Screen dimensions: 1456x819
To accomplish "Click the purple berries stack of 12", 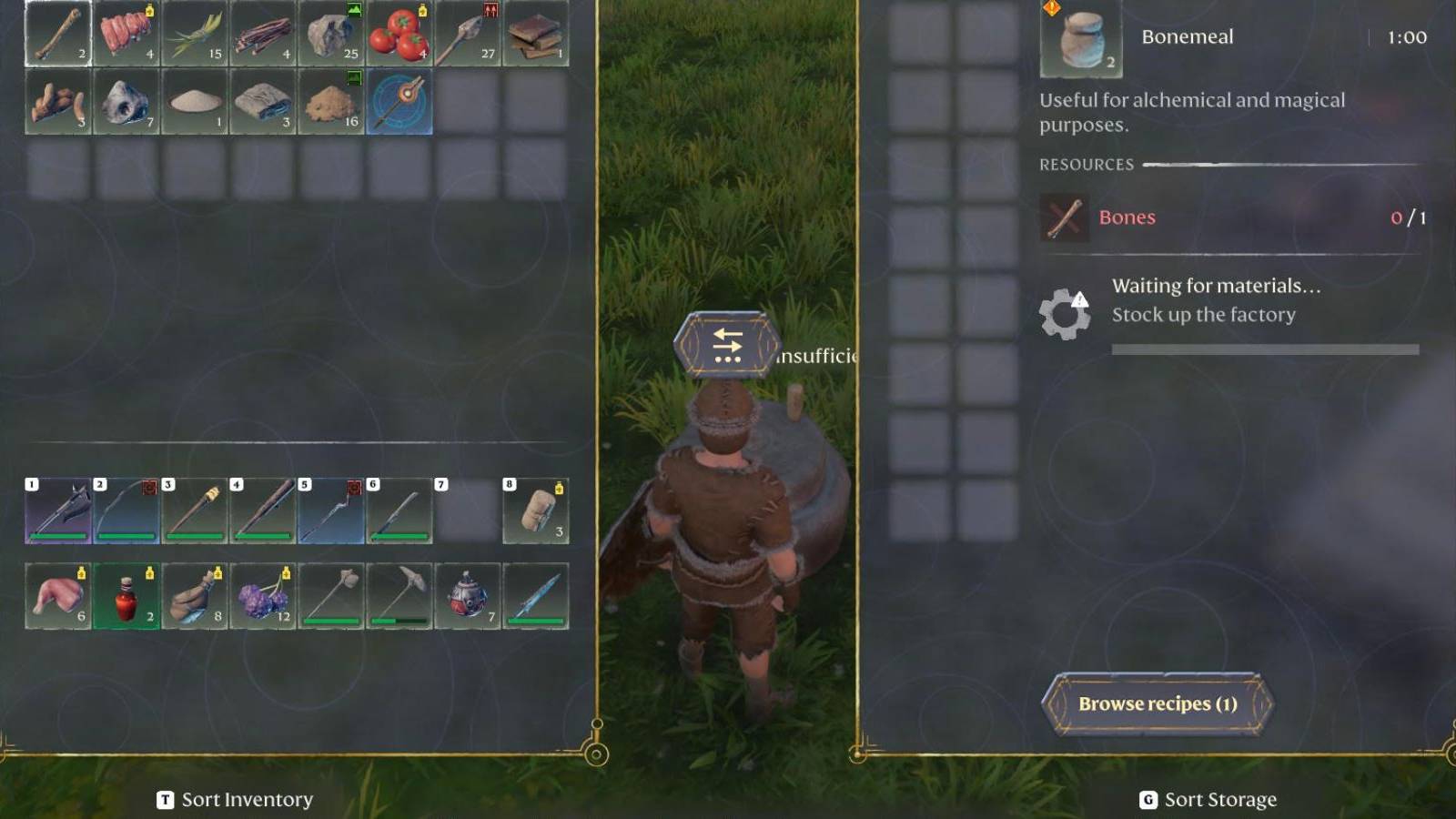I will (x=263, y=596).
